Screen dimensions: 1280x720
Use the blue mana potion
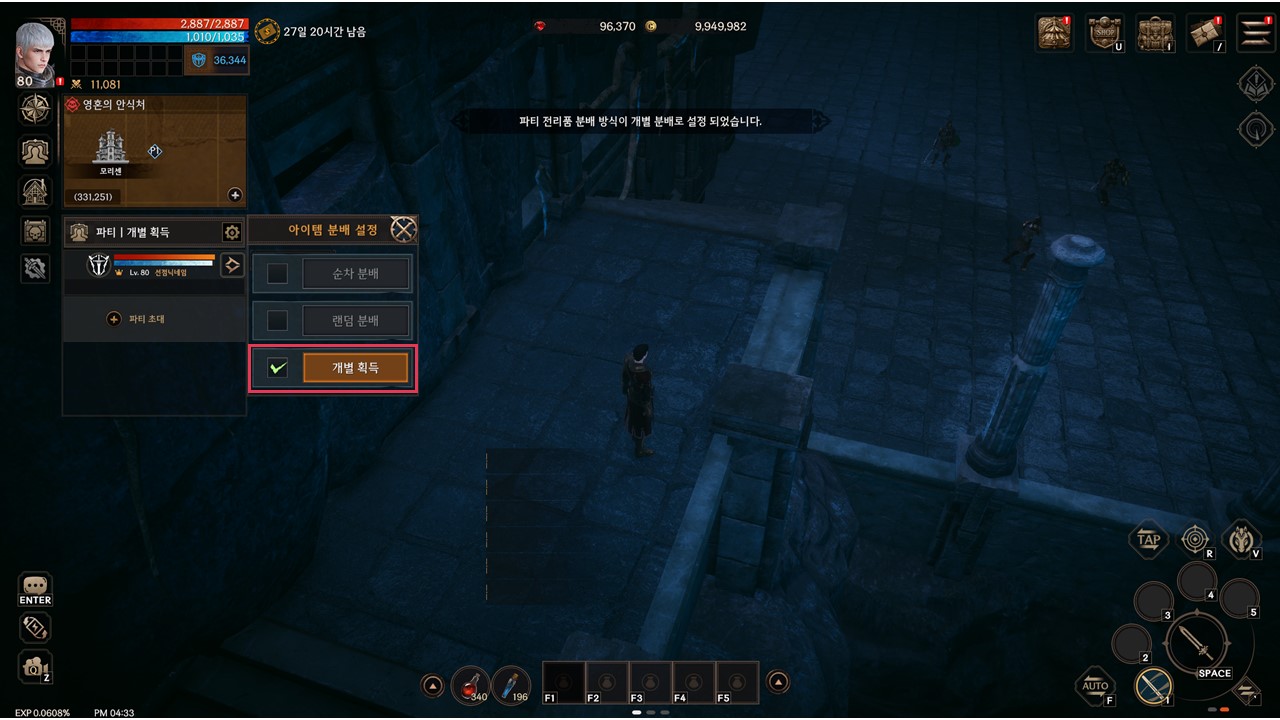[511, 684]
